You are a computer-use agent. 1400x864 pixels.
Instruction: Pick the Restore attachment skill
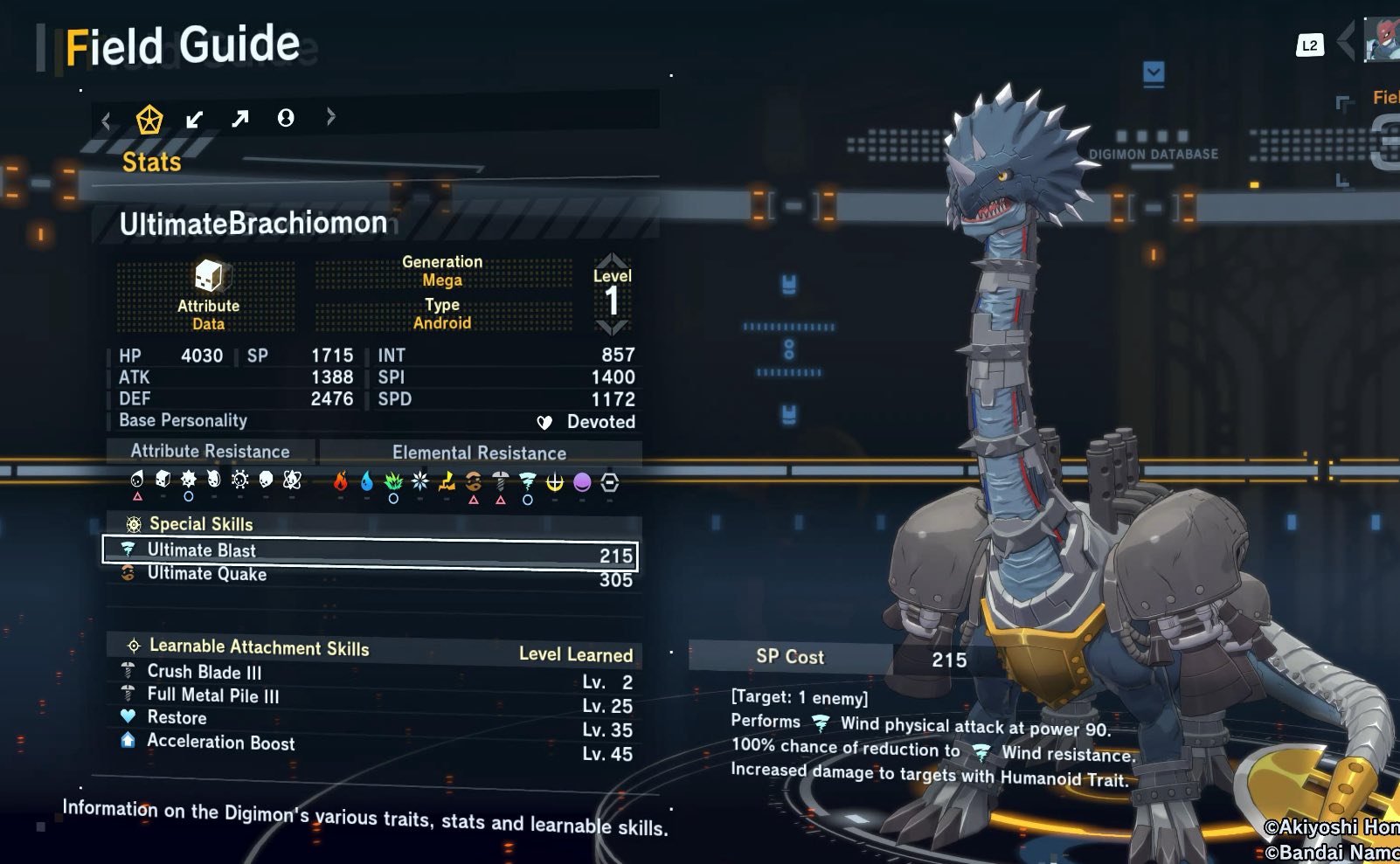point(376,719)
